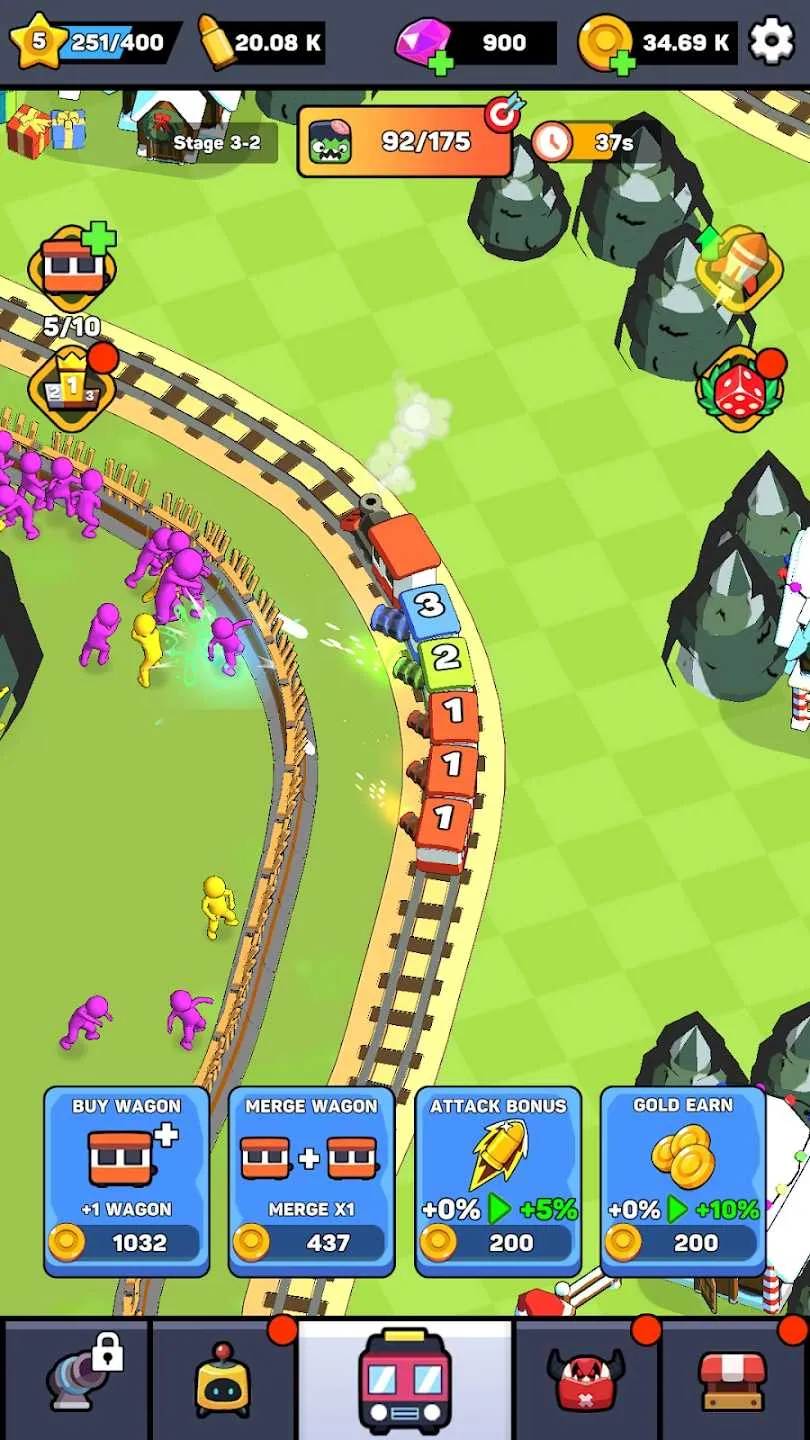Select the red train tab
Image resolution: width=810 pixels, height=1440 pixels.
point(404,1380)
